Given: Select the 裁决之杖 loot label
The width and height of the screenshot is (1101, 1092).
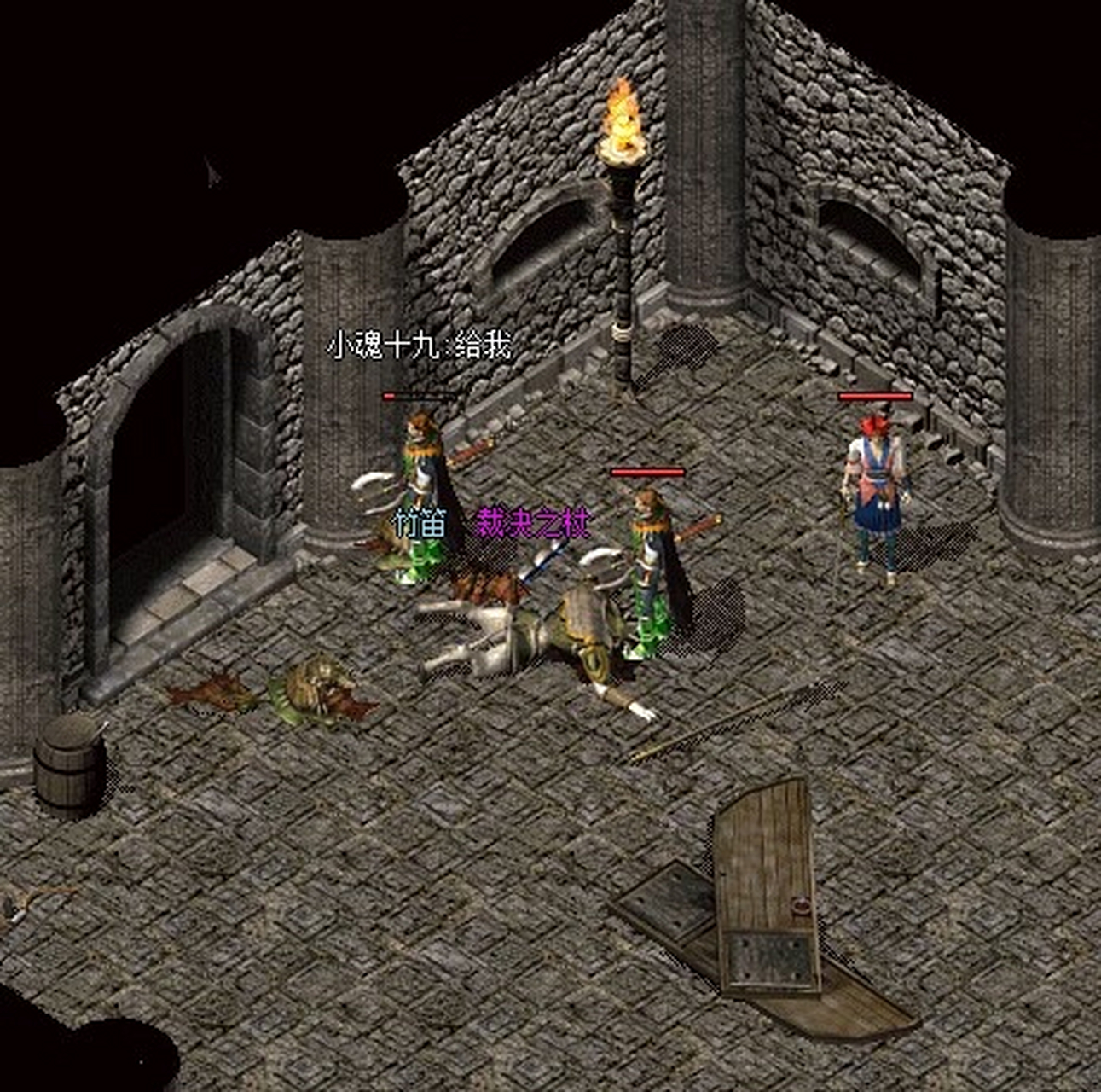Looking at the screenshot, I should pyautogui.click(x=532, y=523).
